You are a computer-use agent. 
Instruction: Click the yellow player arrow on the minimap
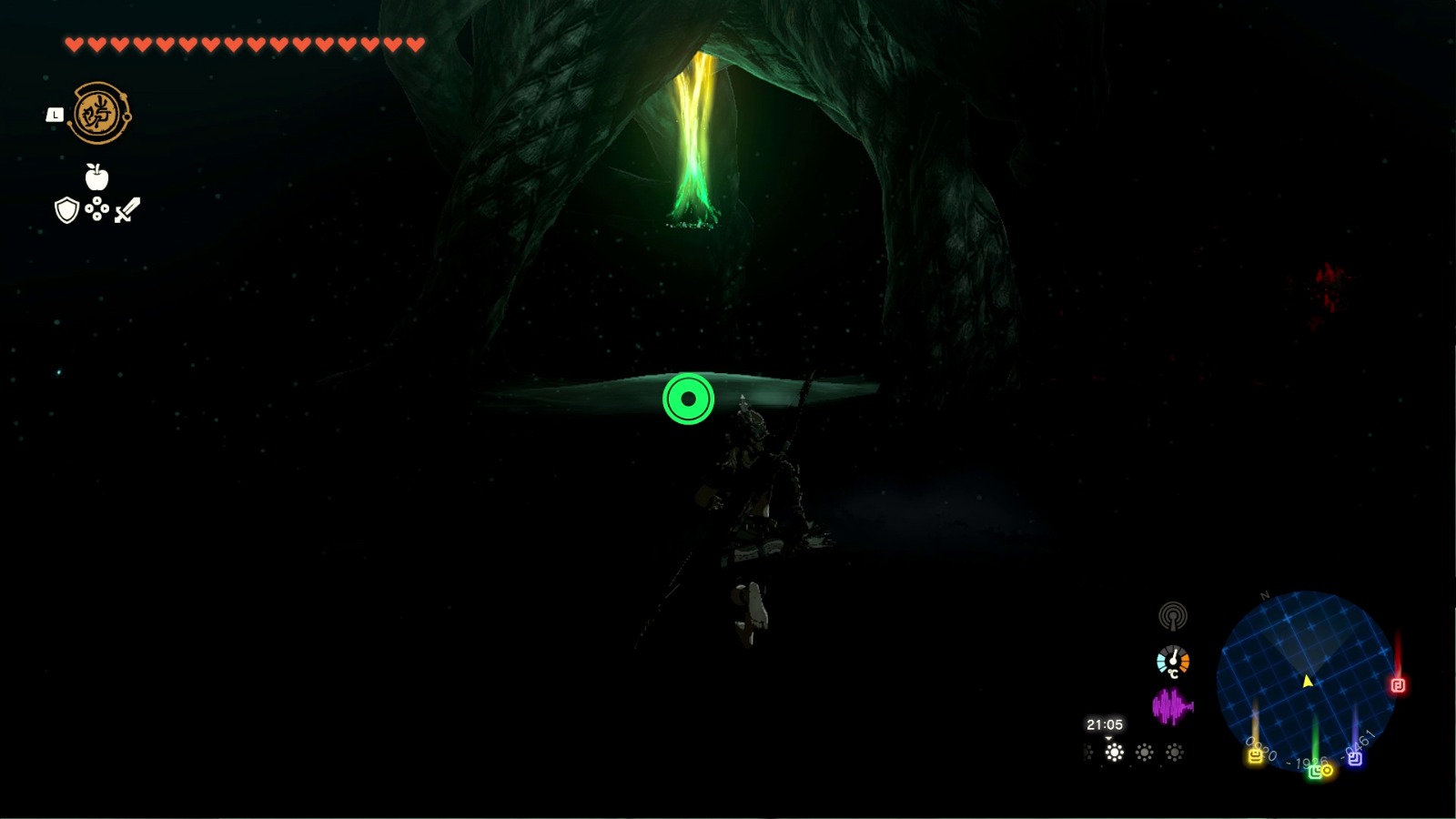1308,681
